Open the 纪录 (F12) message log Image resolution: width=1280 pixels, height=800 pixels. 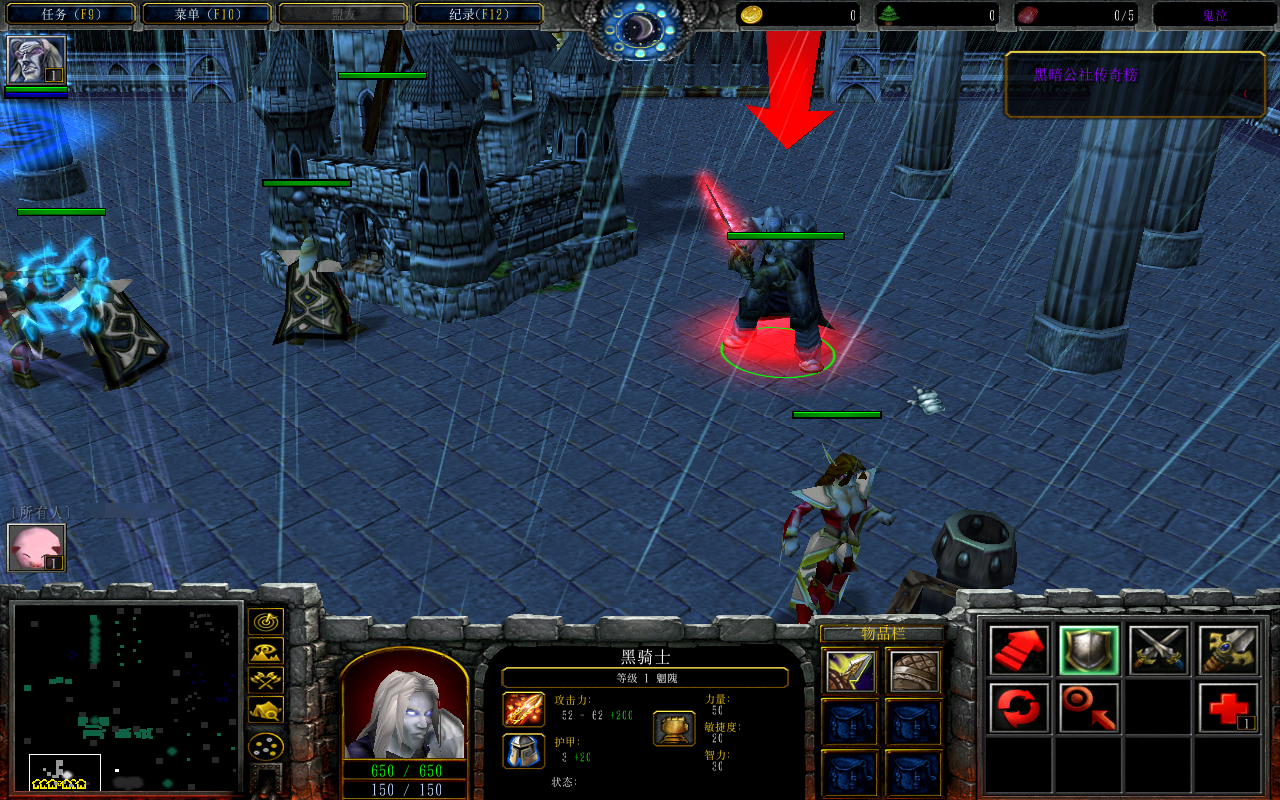pos(478,14)
